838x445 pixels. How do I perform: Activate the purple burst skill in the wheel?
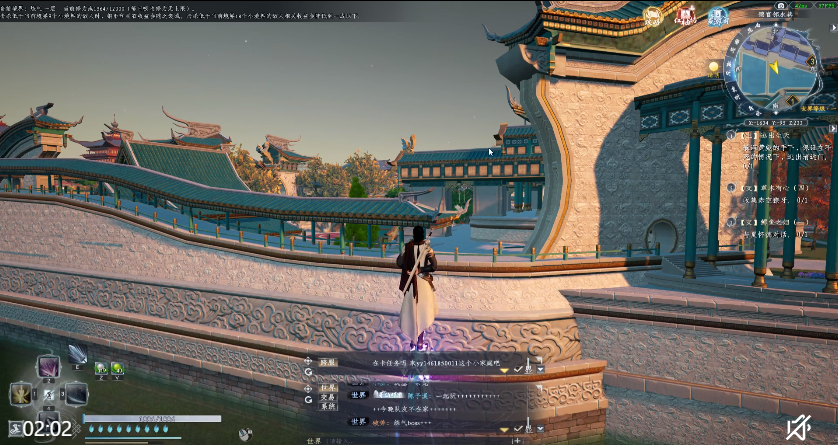47,368
